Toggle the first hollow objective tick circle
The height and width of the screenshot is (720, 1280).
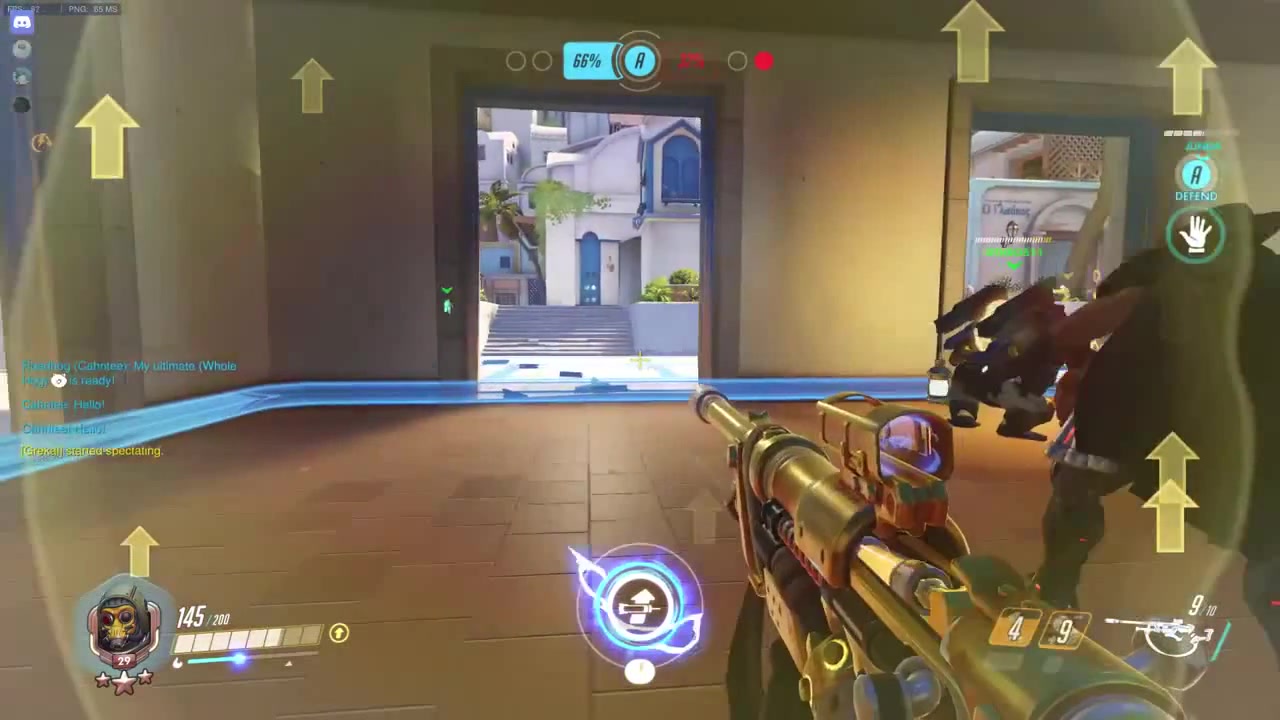point(517,61)
